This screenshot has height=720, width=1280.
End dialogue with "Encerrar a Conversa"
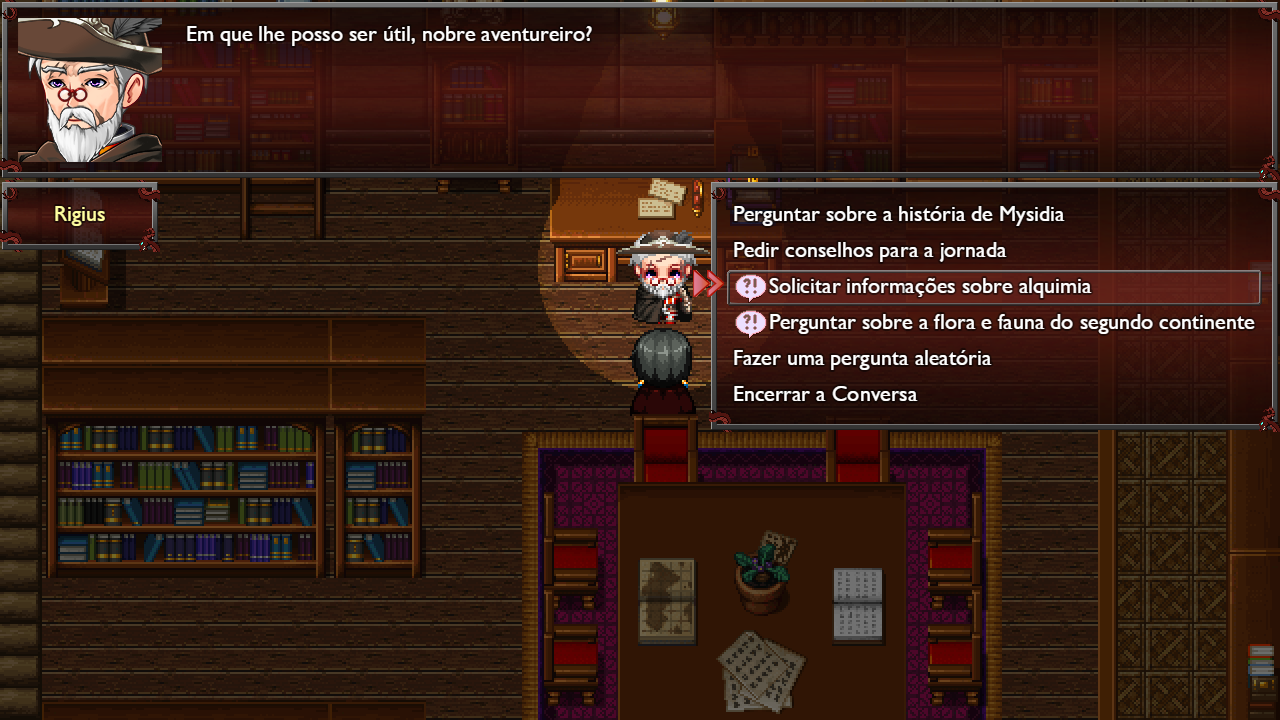(x=824, y=395)
